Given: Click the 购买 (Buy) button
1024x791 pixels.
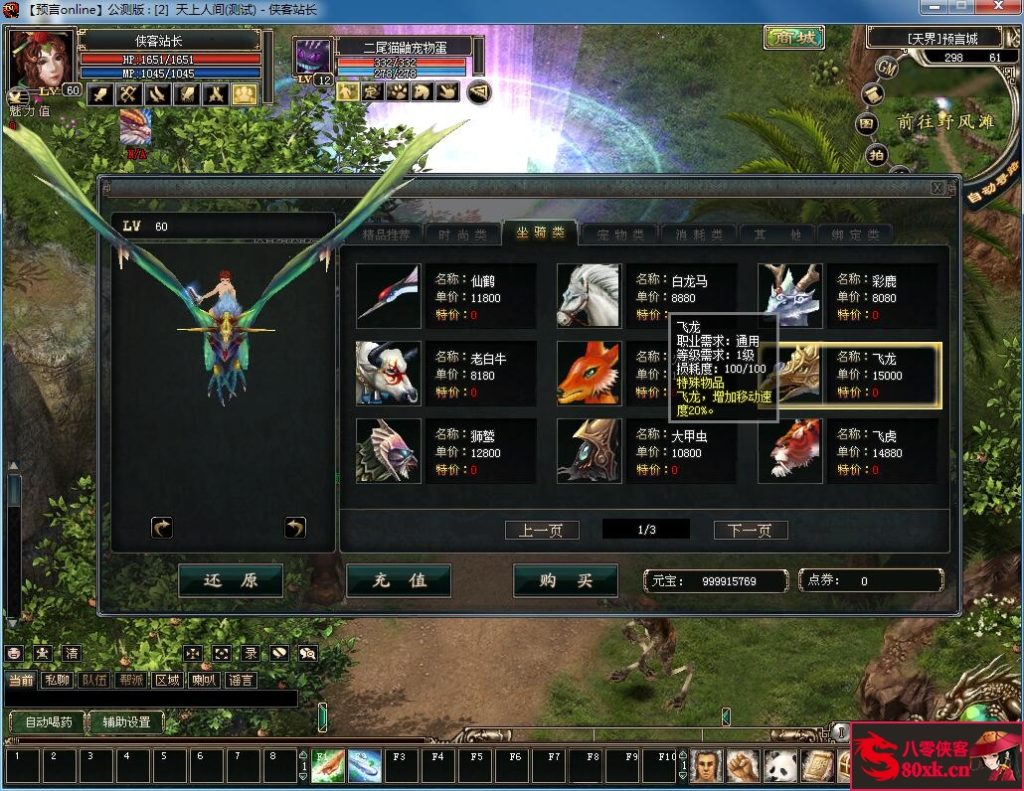Looking at the screenshot, I should [565, 580].
